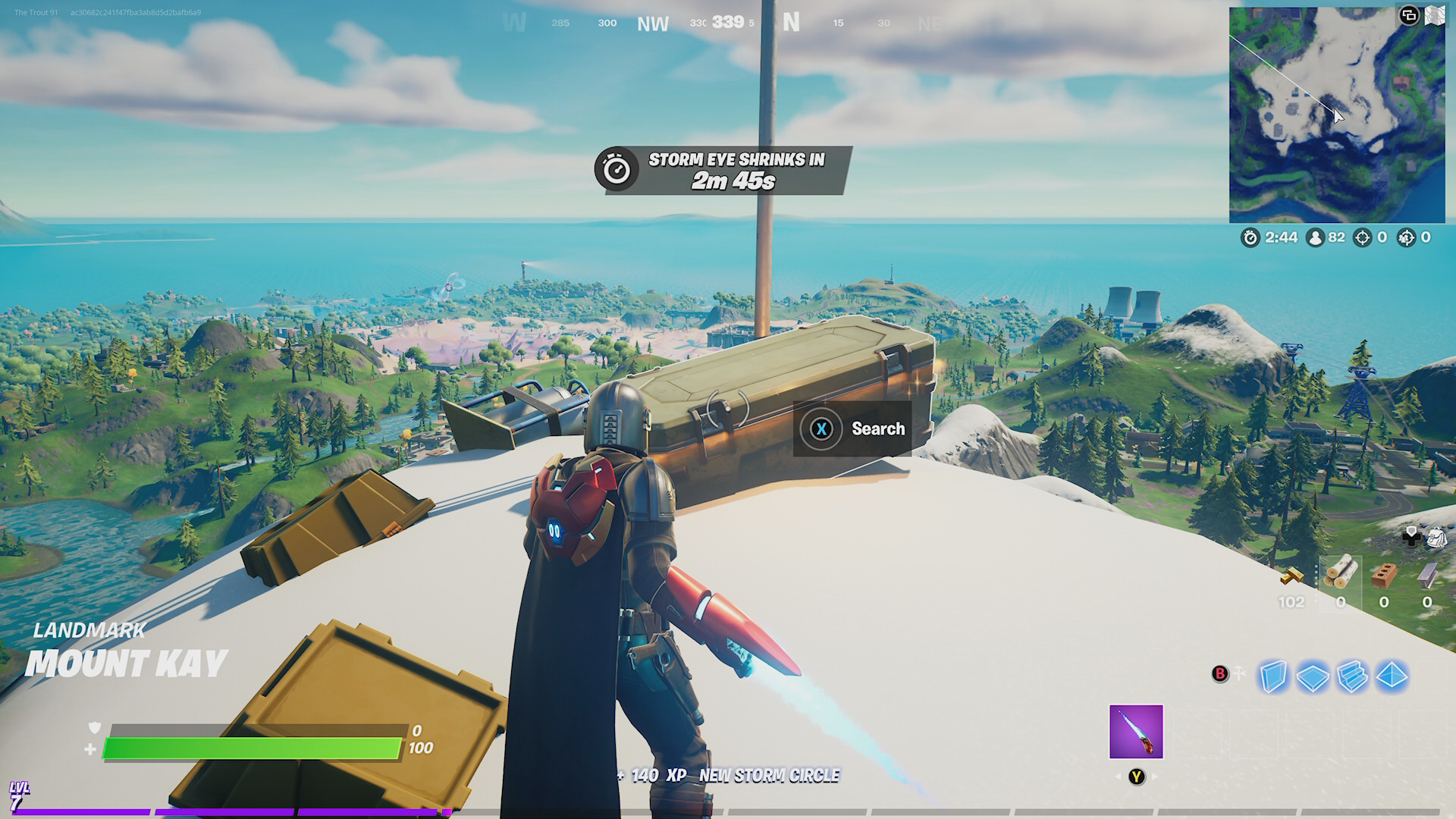The image size is (1456, 819).
Task: Choose the floor building piece
Action: 1313,676
